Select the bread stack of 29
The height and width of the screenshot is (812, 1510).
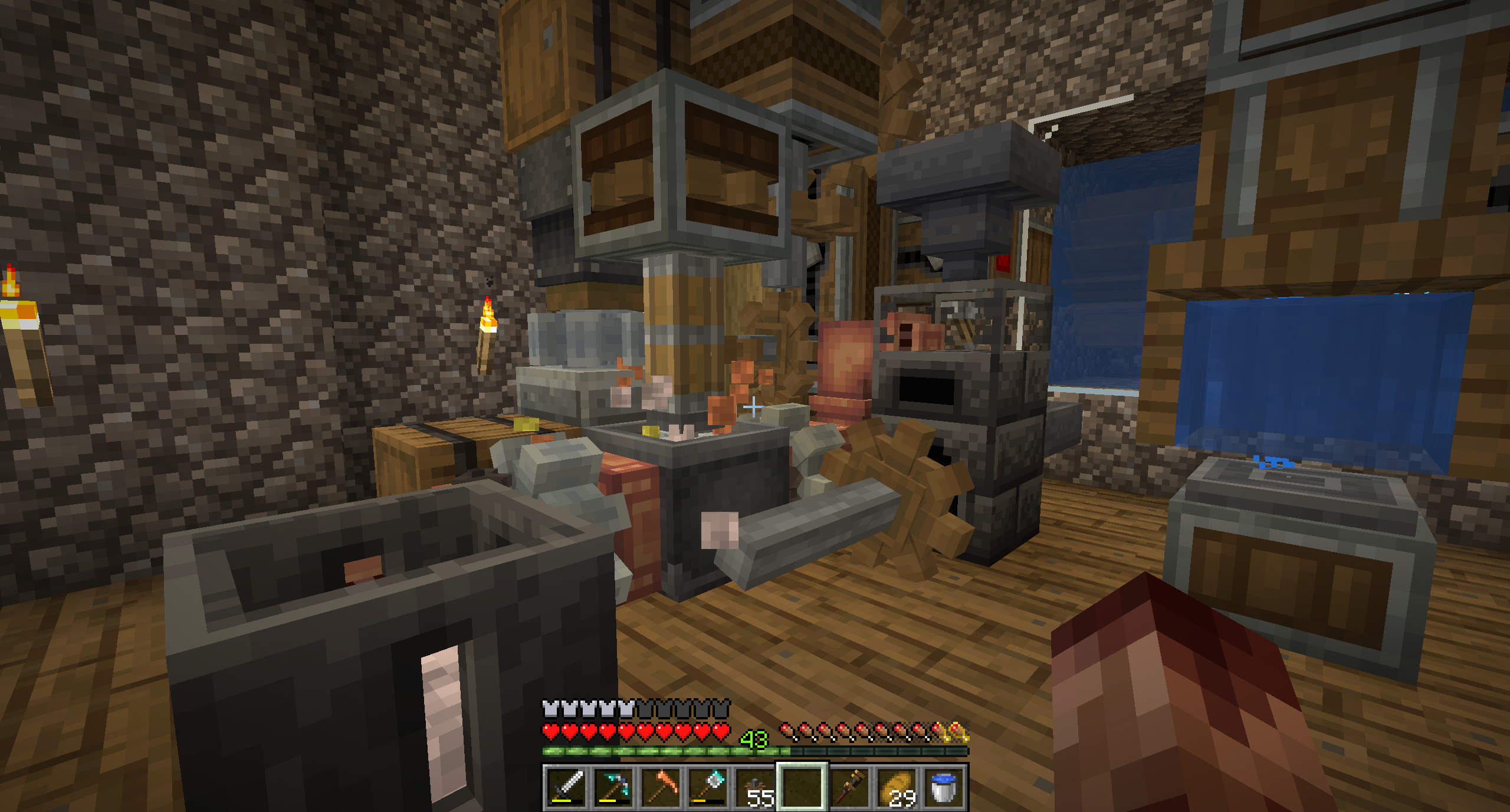click(897, 787)
